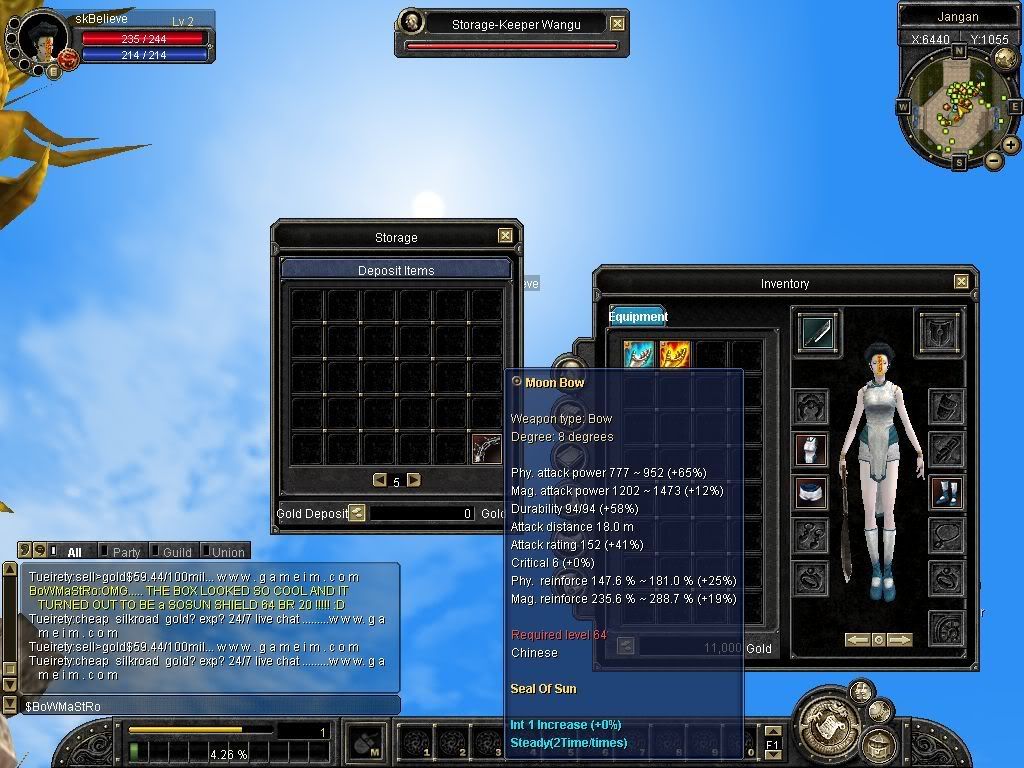This screenshot has height=768, width=1024.
Task: Close the Inventory window
Action: click(x=961, y=282)
